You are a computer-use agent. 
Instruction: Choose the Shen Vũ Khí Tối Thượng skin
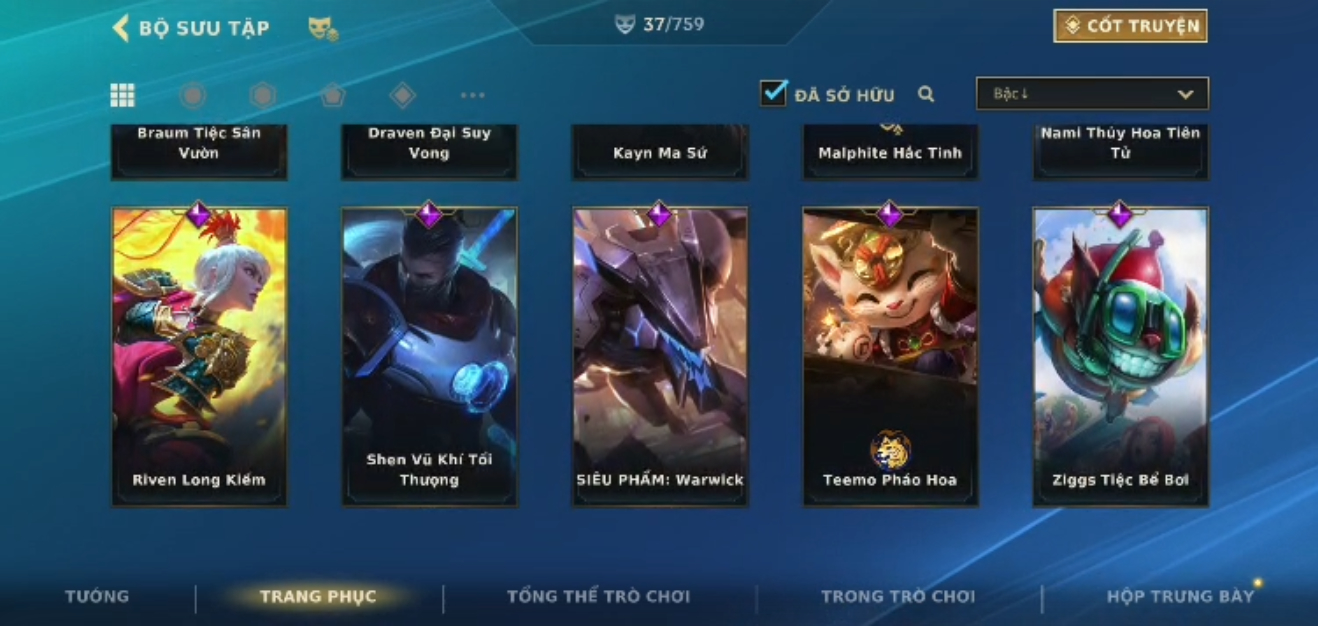[429, 356]
